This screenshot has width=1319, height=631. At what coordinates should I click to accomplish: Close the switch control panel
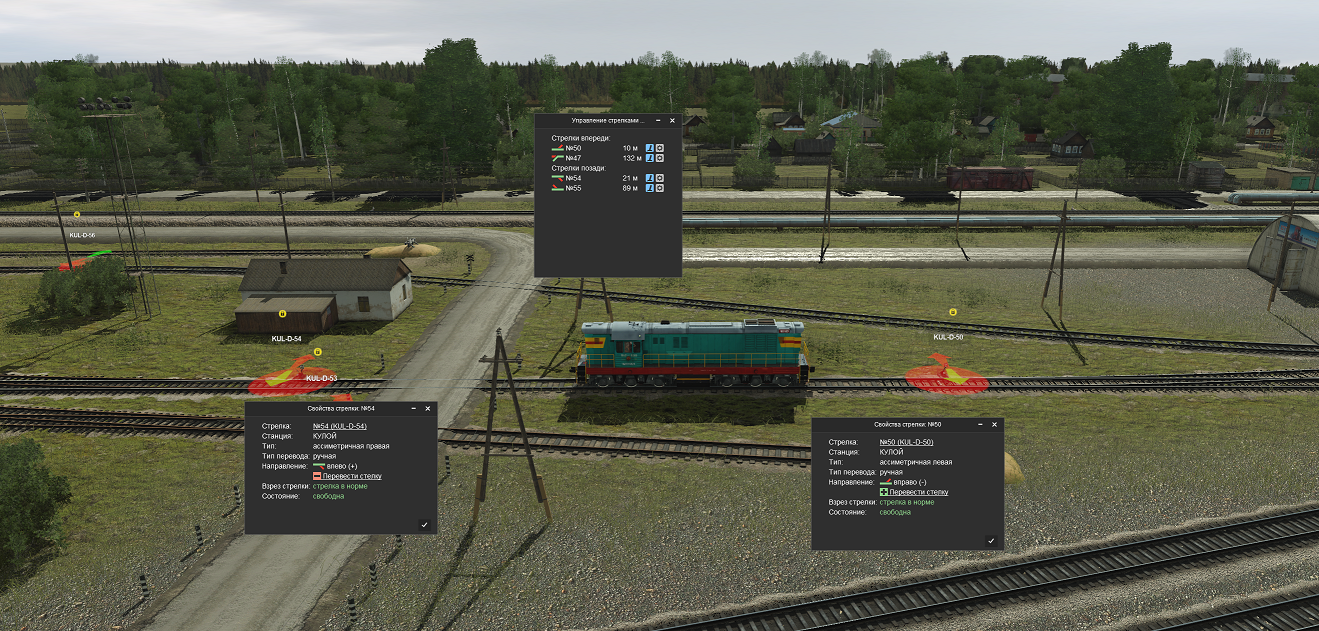(x=672, y=120)
